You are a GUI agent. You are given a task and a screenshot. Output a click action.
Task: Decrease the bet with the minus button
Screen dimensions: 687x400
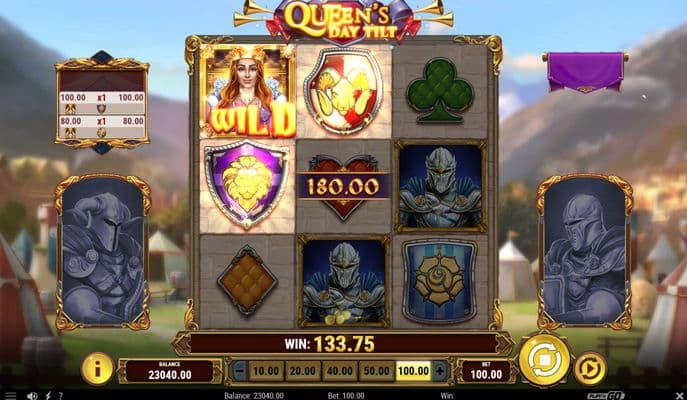tap(240, 371)
